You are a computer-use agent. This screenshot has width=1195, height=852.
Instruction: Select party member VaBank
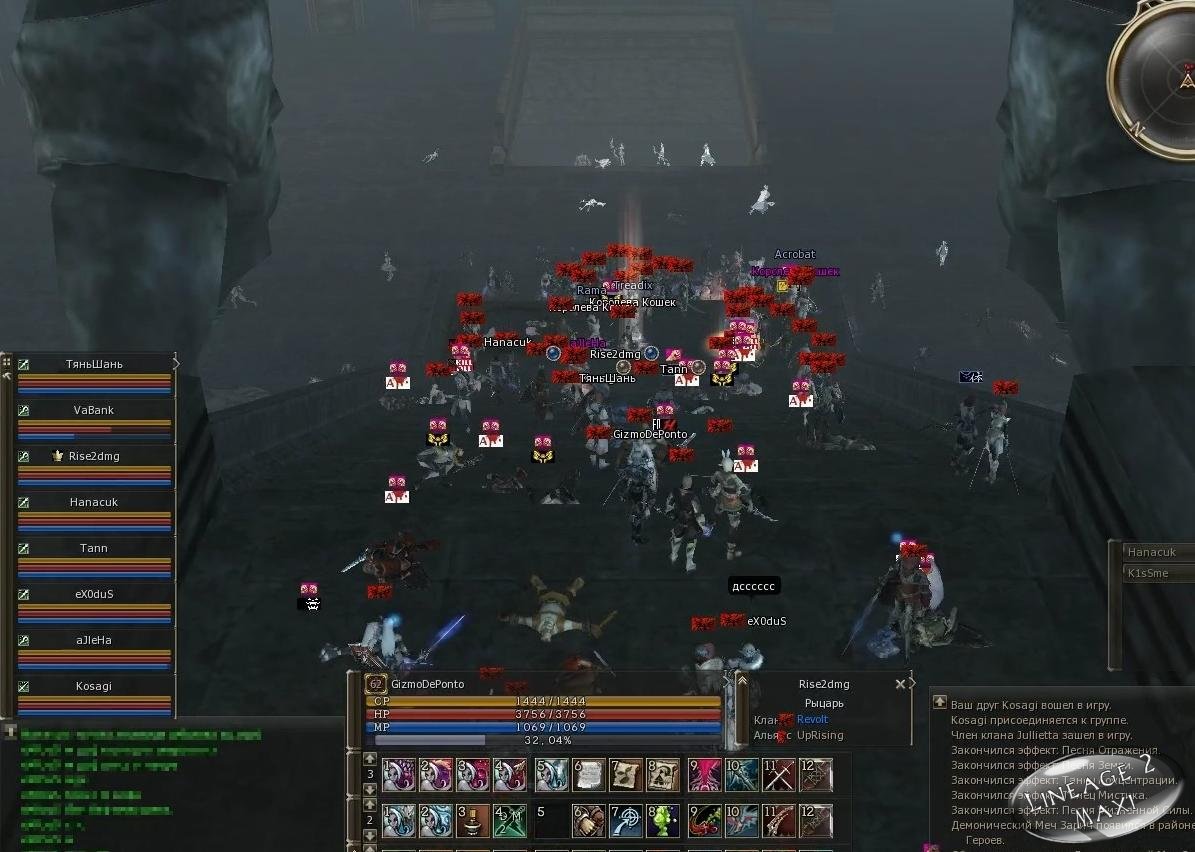(x=94, y=410)
